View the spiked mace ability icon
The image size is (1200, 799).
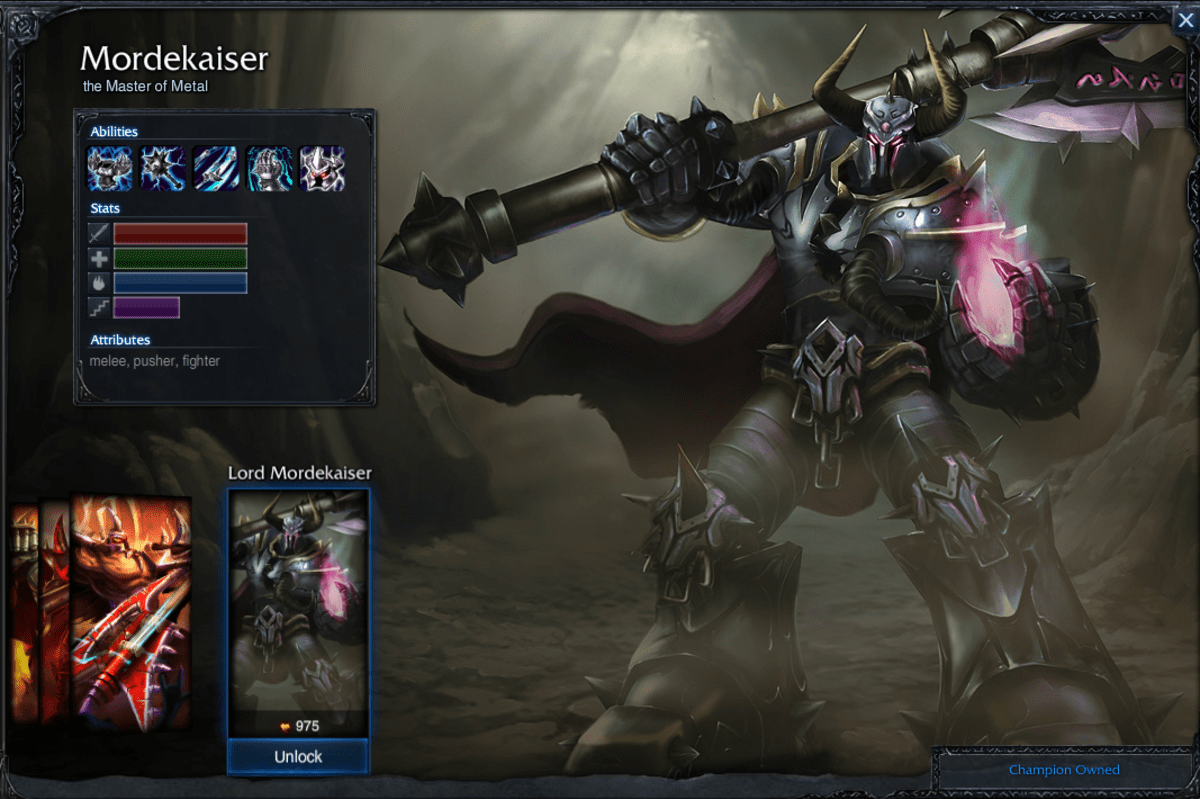click(163, 168)
